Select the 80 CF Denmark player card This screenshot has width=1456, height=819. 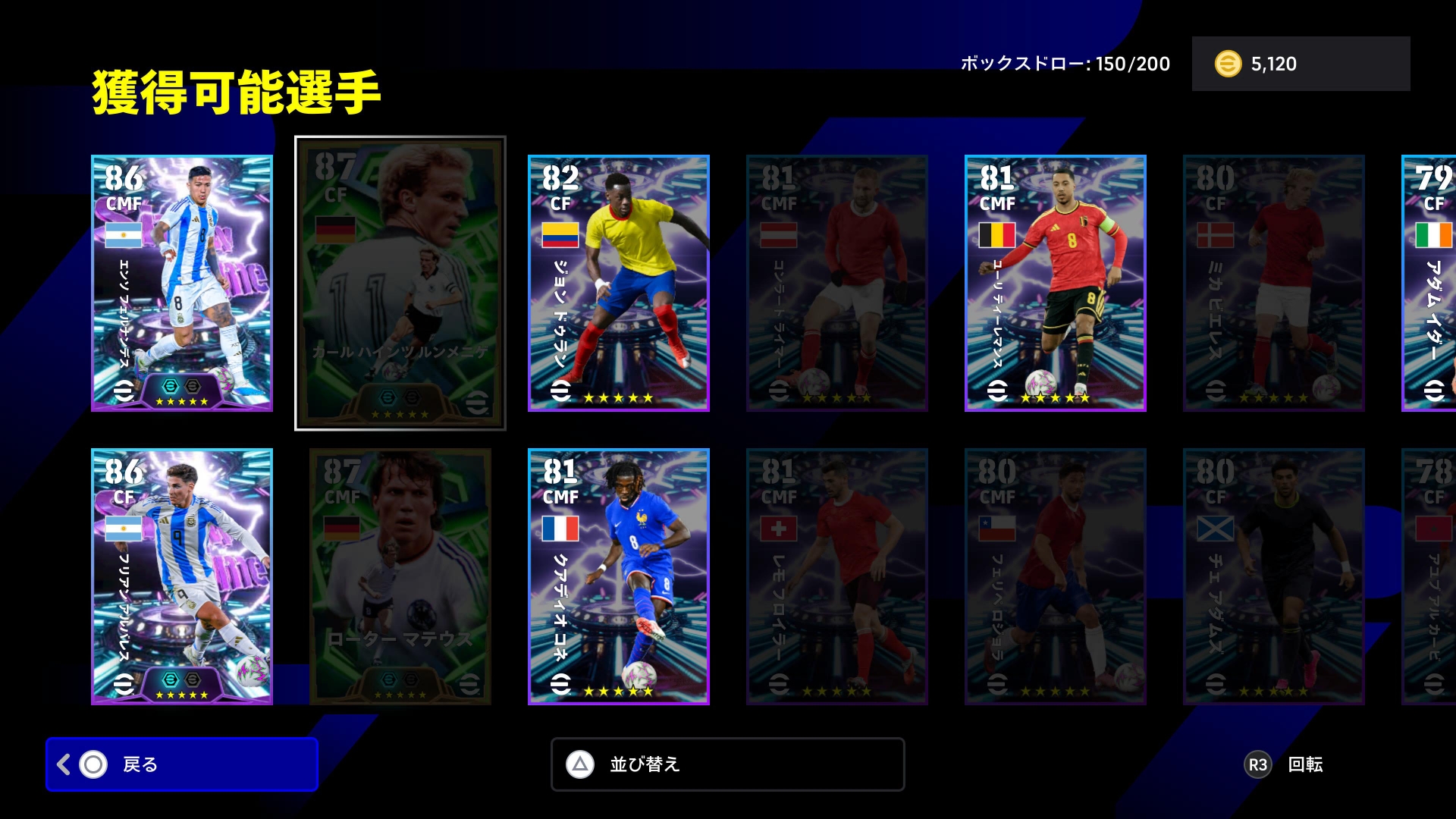(1274, 284)
